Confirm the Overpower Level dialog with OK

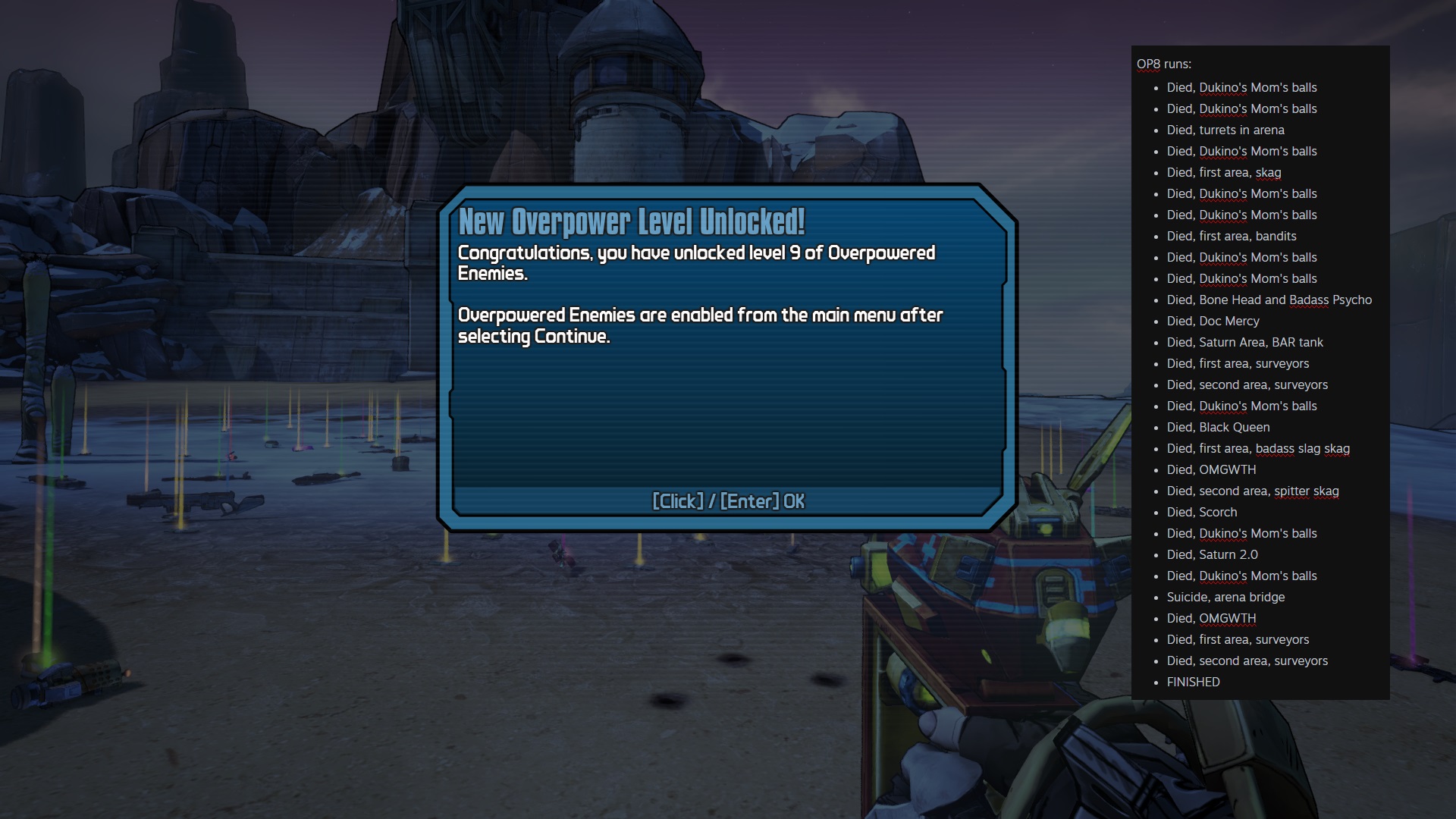click(x=728, y=501)
